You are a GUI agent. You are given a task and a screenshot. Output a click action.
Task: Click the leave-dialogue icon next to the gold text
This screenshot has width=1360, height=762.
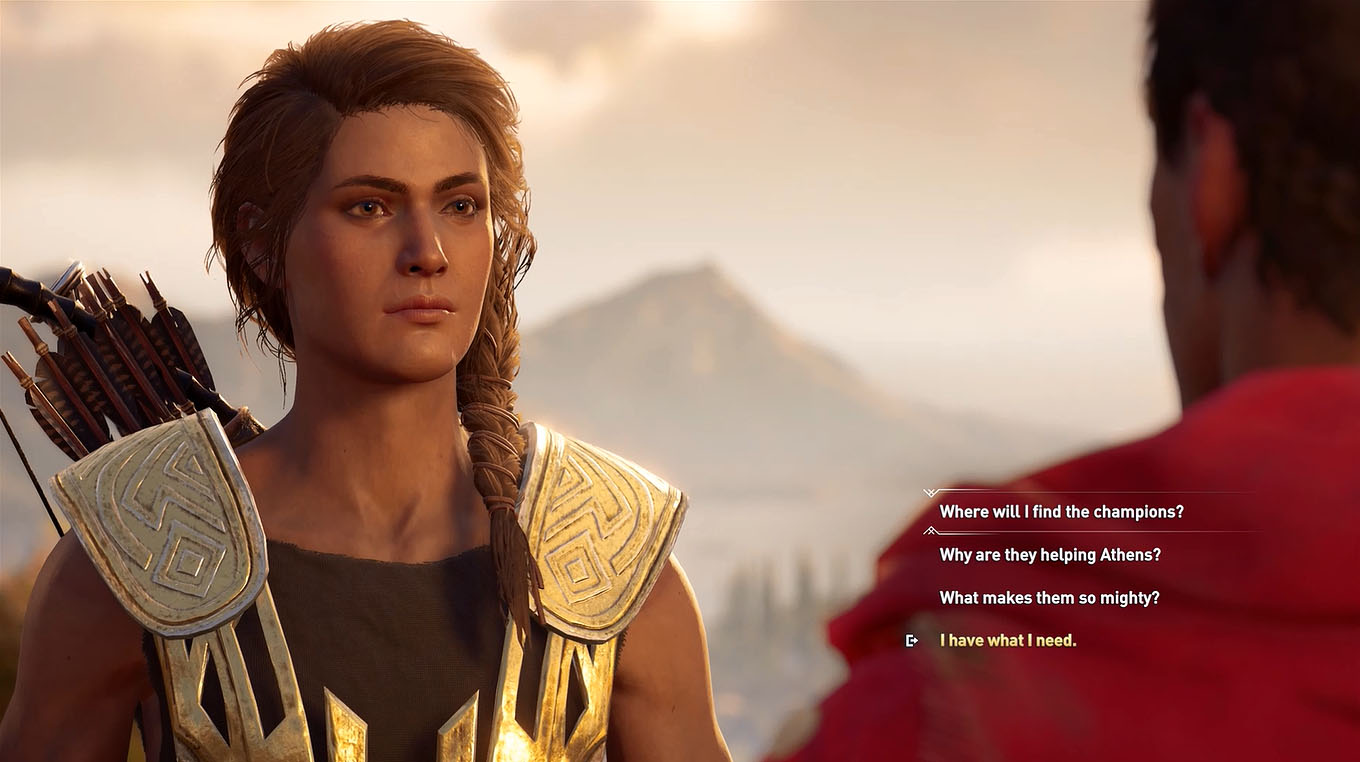911,640
